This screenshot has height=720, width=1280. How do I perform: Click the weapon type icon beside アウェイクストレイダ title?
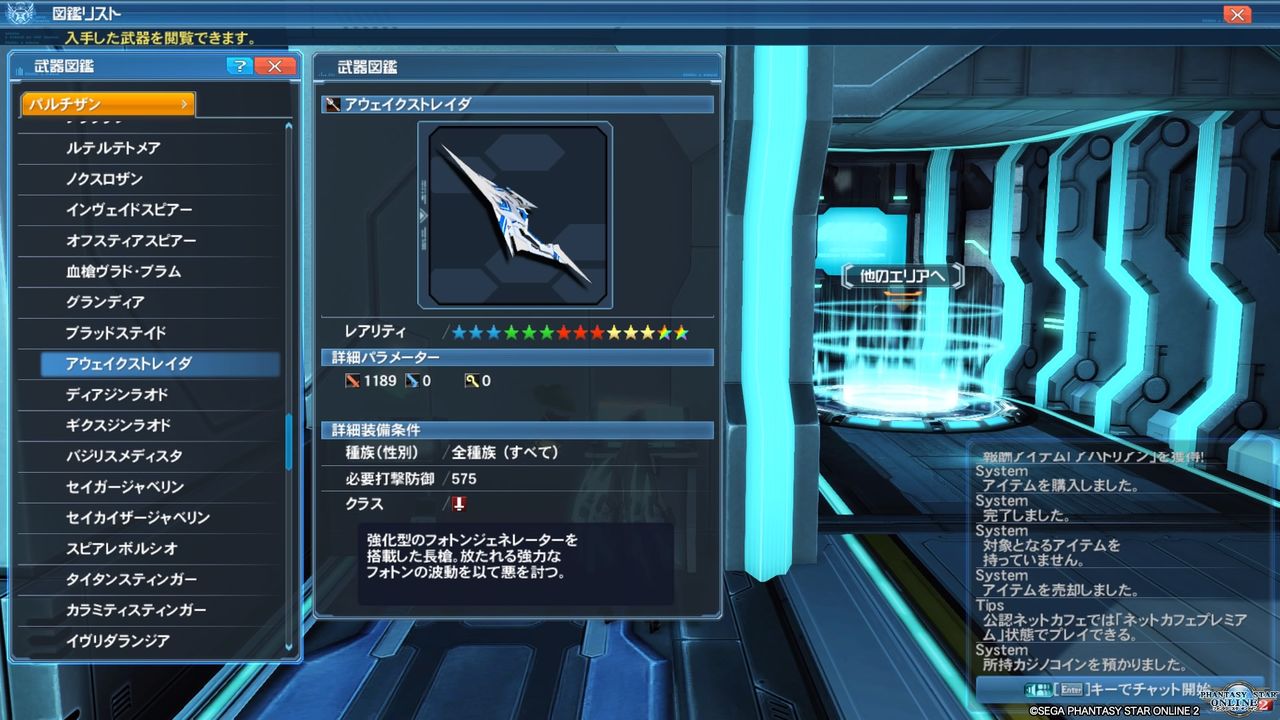(331, 103)
